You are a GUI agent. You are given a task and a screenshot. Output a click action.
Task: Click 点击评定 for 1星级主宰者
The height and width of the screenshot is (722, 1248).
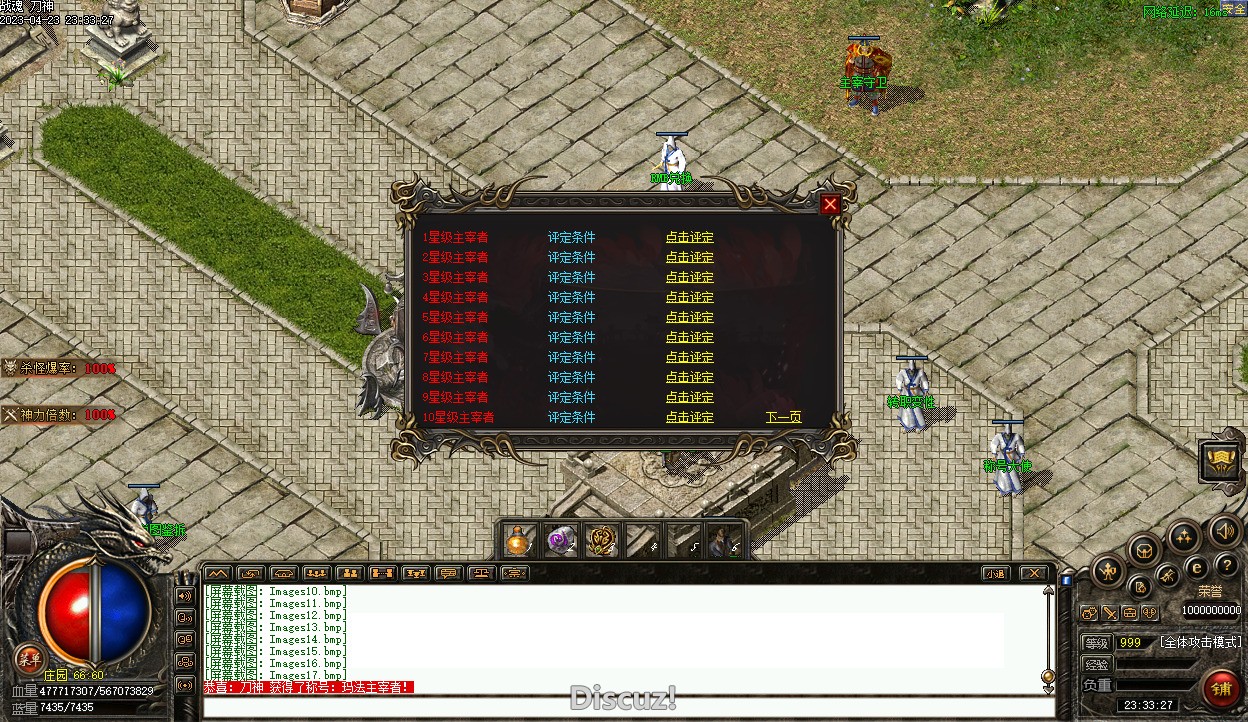tap(690, 238)
